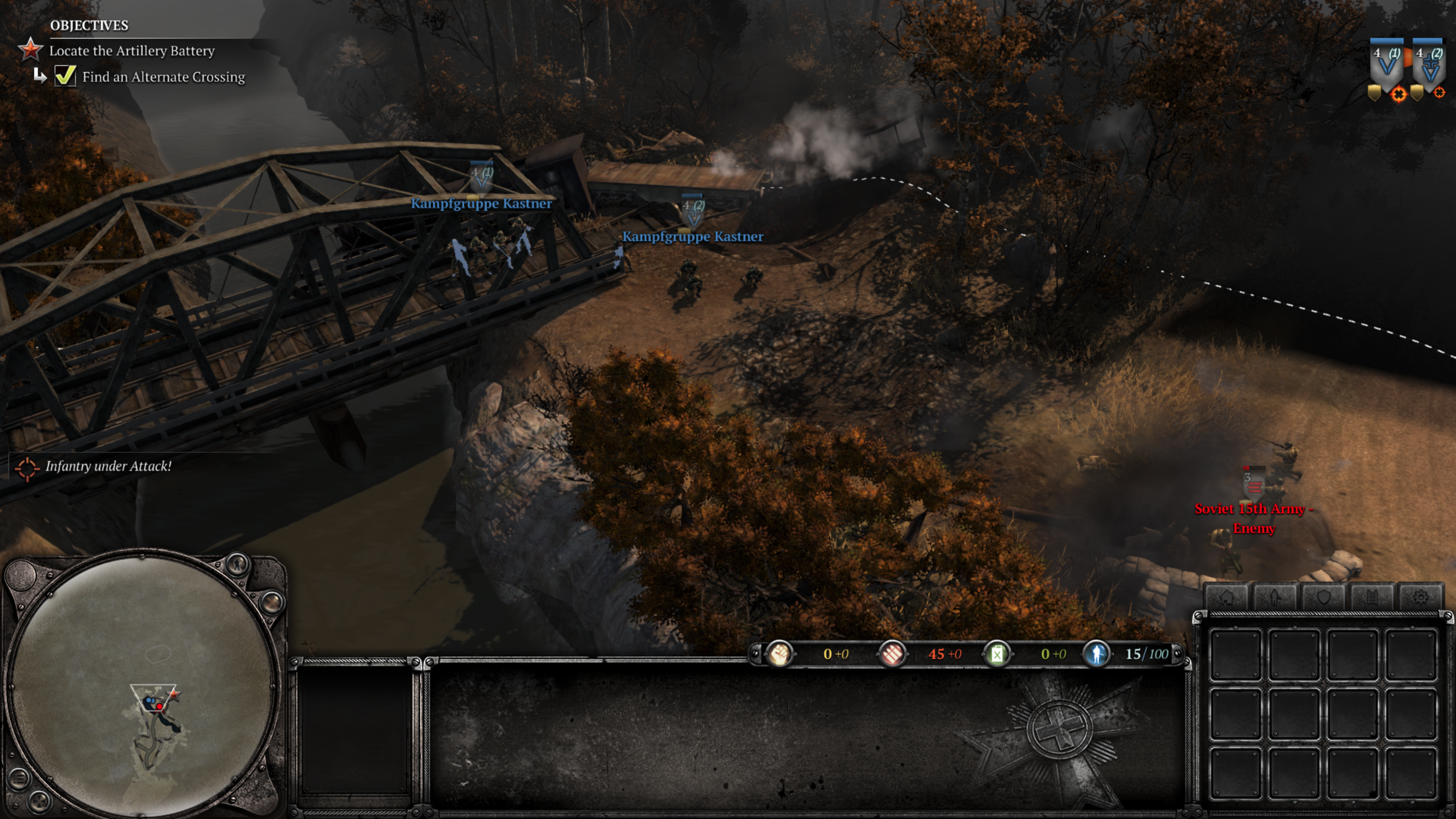
Task: Click the 'Find an Alternate Crossing' checkbox
Action: 65,76
